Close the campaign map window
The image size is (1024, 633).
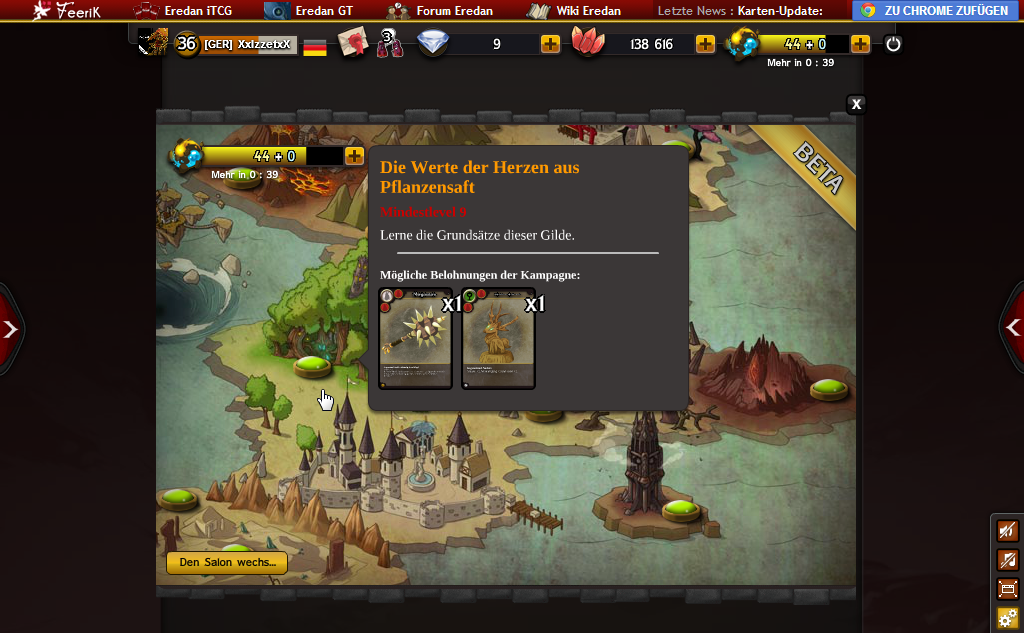856,104
